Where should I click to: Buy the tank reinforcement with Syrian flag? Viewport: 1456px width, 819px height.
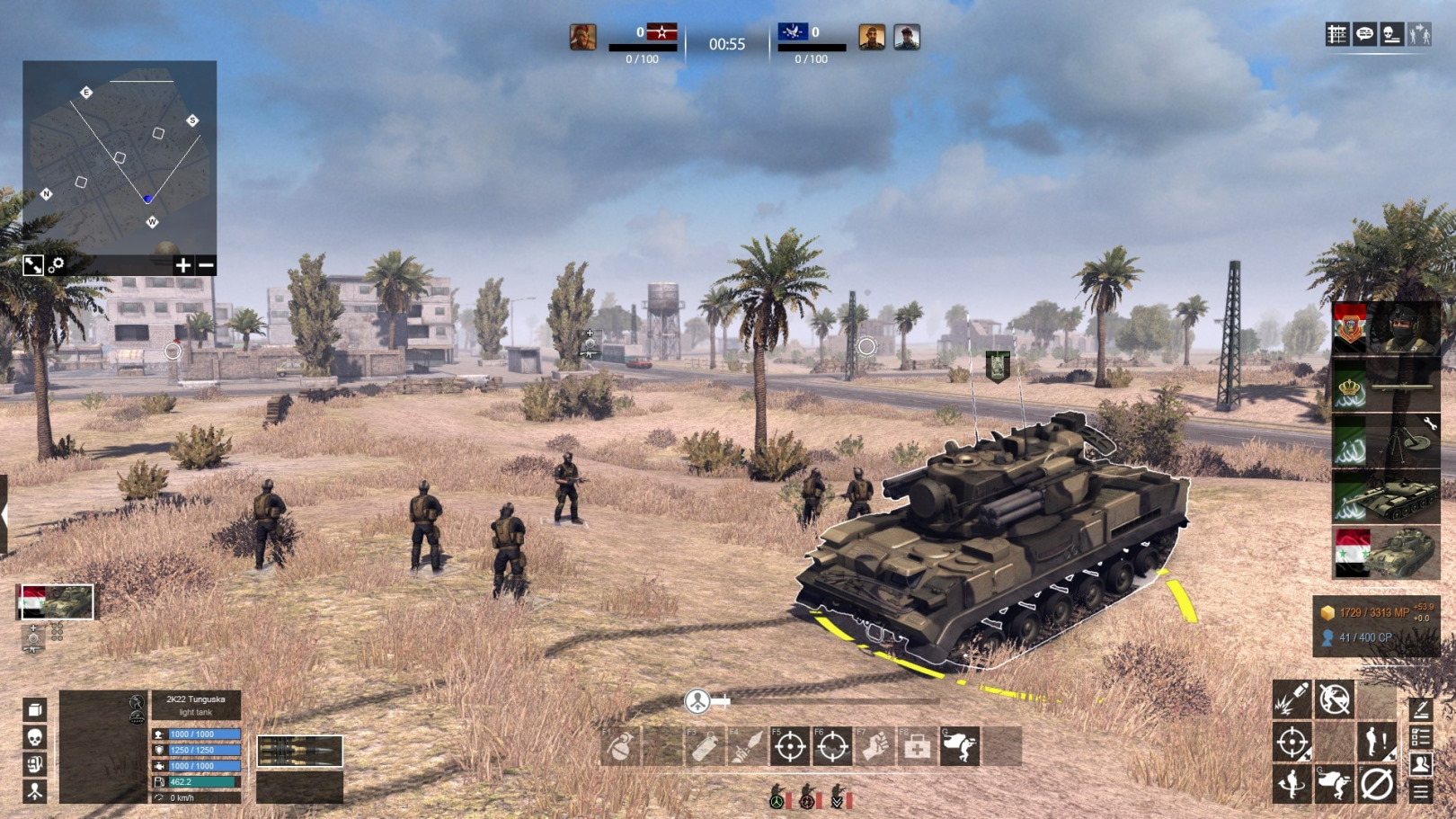(x=1384, y=552)
